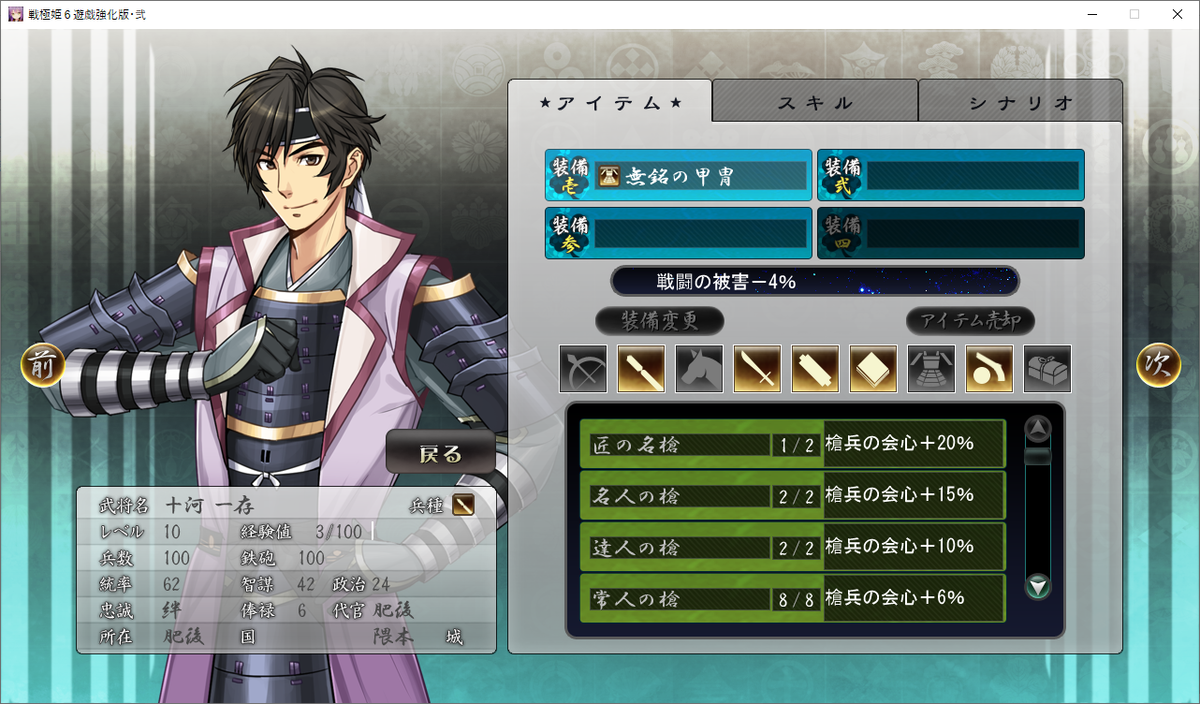Show next general with 次 button
Image resolution: width=1200 pixels, height=704 pixels.
(x=1157, y=365)
